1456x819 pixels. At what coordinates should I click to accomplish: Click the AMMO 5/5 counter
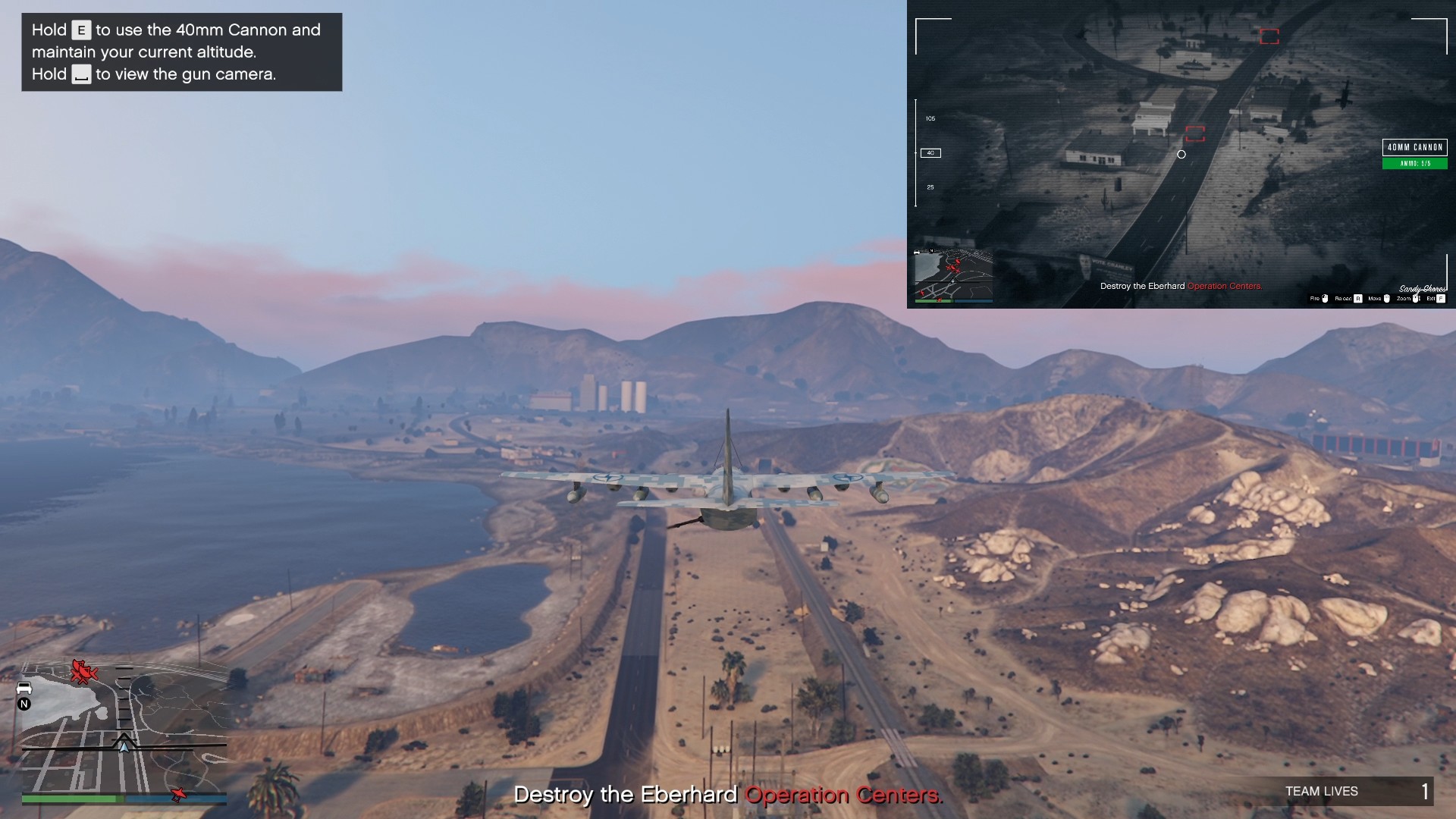1415,163
